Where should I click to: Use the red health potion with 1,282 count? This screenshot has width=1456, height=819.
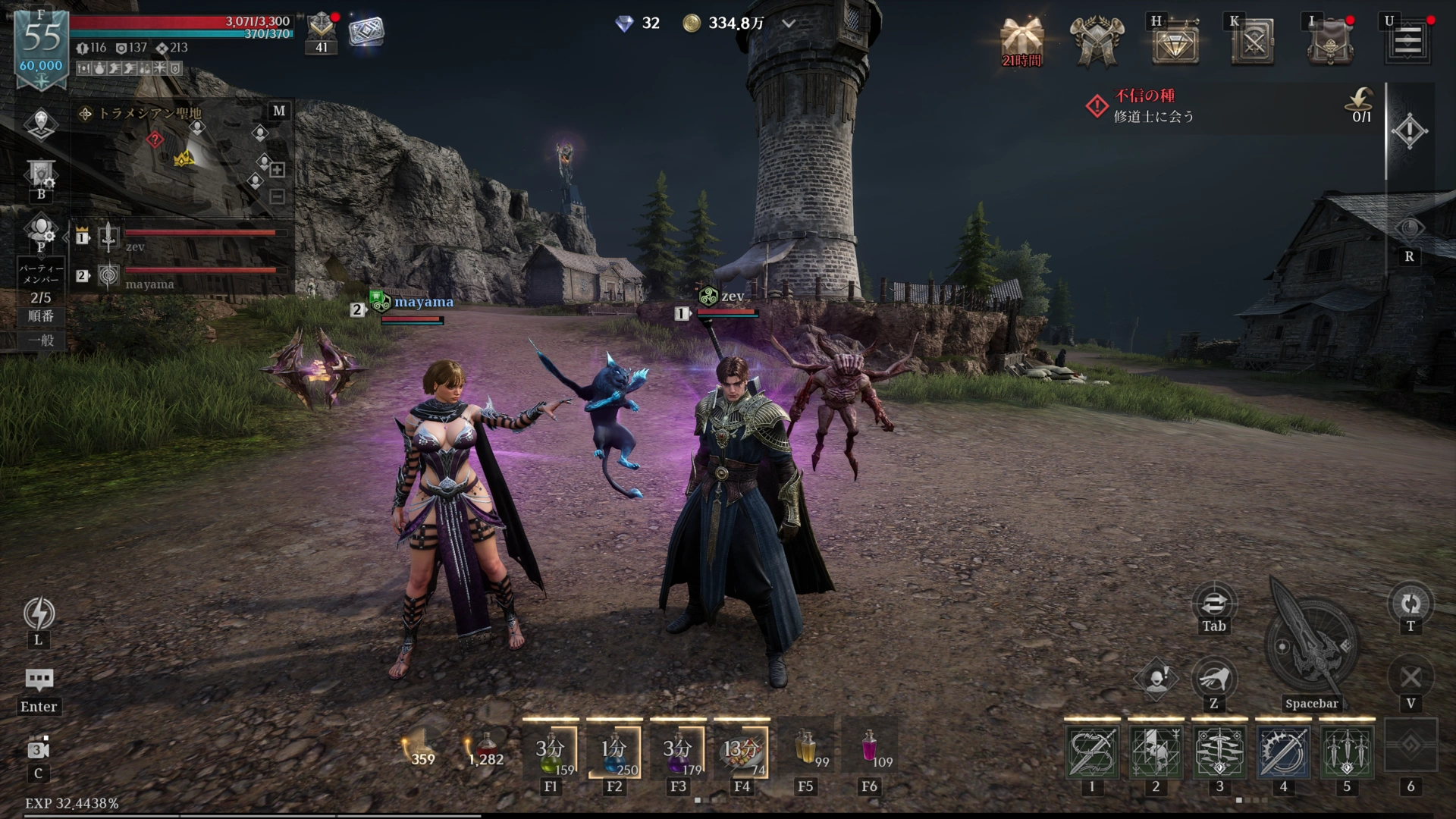[485, 748]
